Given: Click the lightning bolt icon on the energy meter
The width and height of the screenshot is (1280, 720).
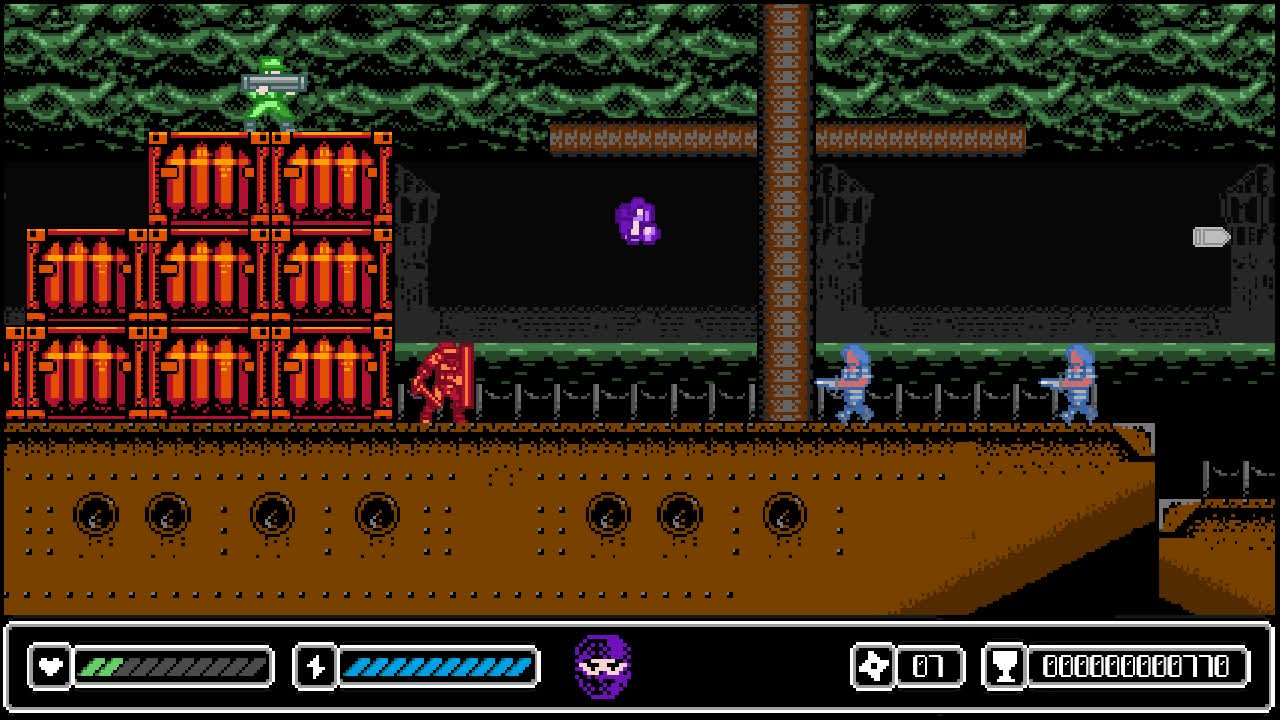Looking at the screenshot, I should point(314,666).
